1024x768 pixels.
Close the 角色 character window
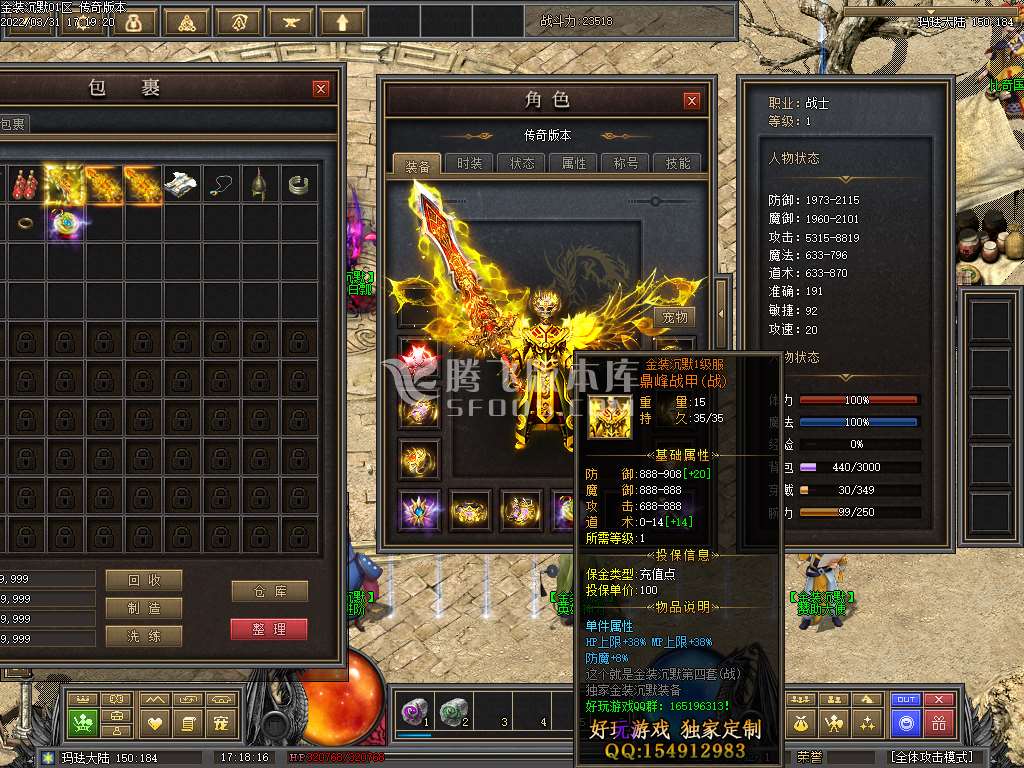pyautogui.click(x=692, y=101)
